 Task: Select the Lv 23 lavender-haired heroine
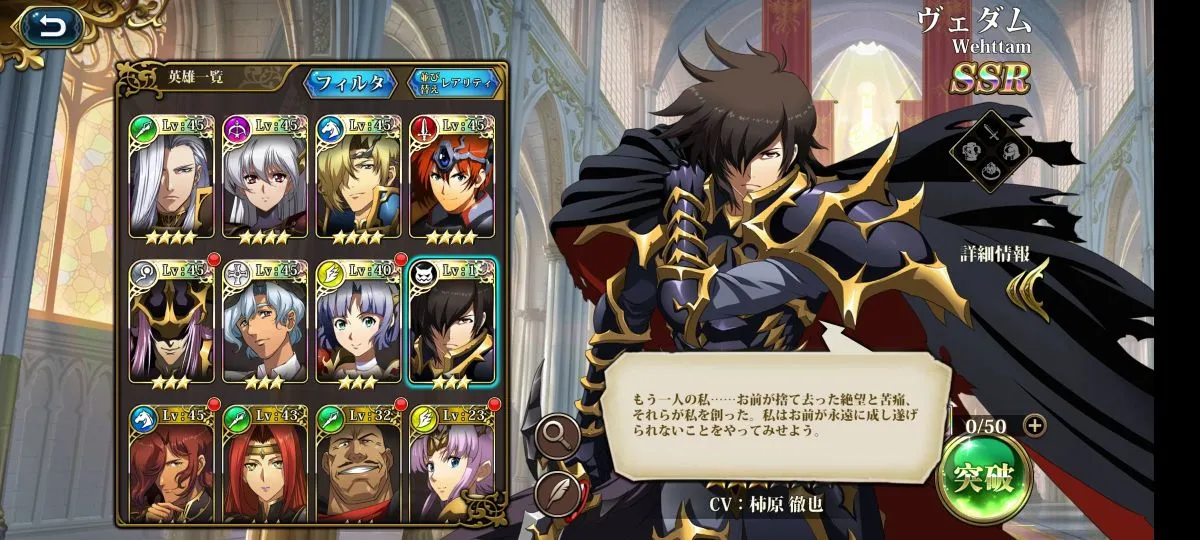coord(451,460)
